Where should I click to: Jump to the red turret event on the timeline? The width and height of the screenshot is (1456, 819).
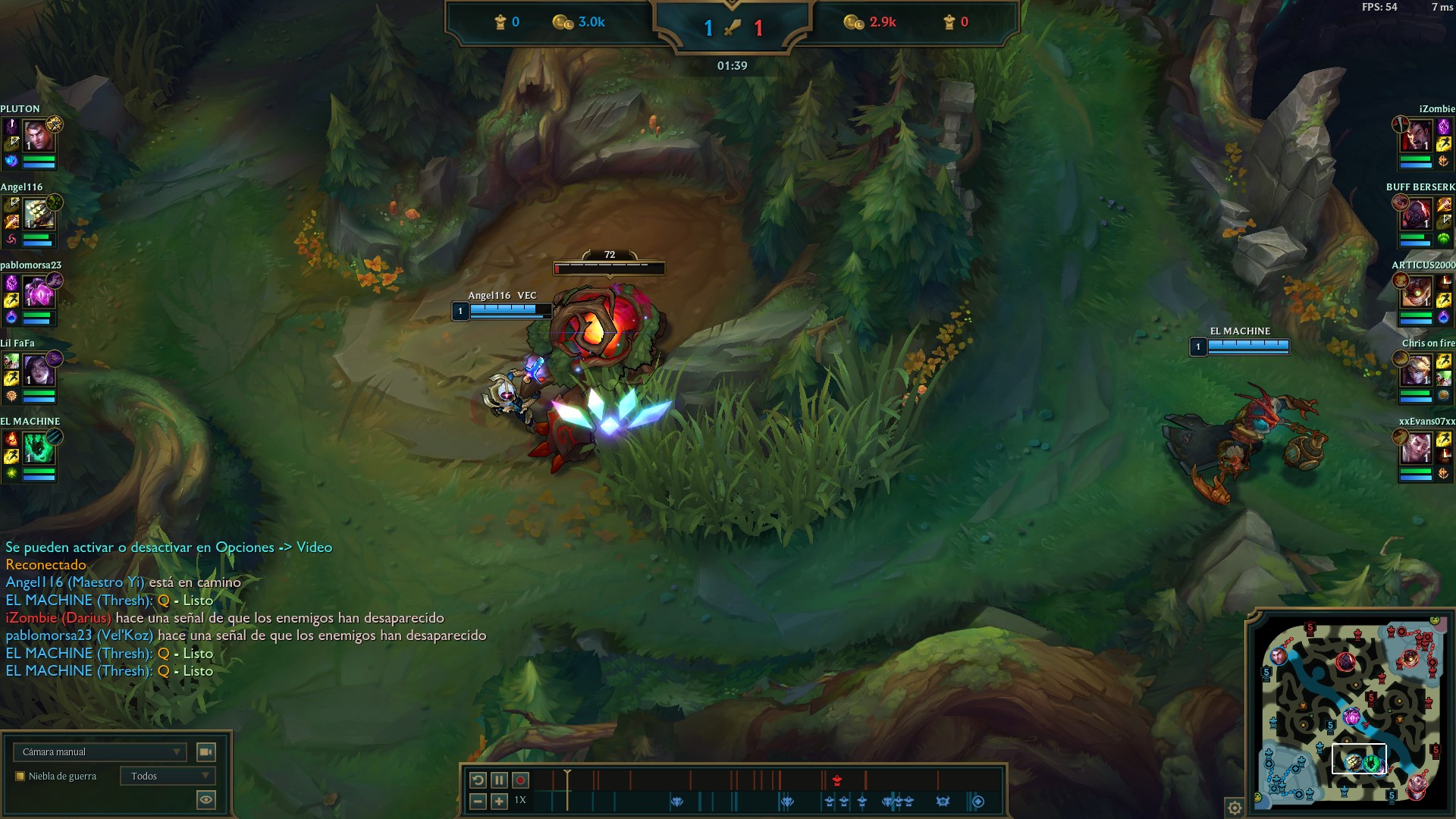pos(836,780)
